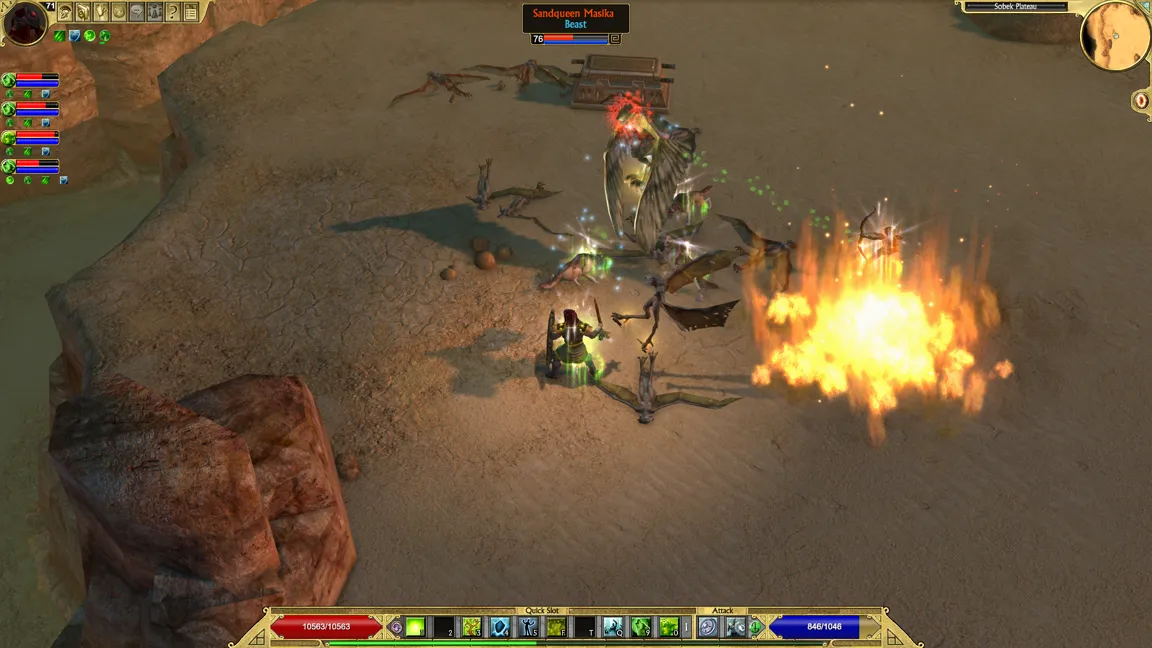The height and width of the screenshot is (648, 1152).
Task: Activate the red portal stone button
Action: click(1141, 100)
